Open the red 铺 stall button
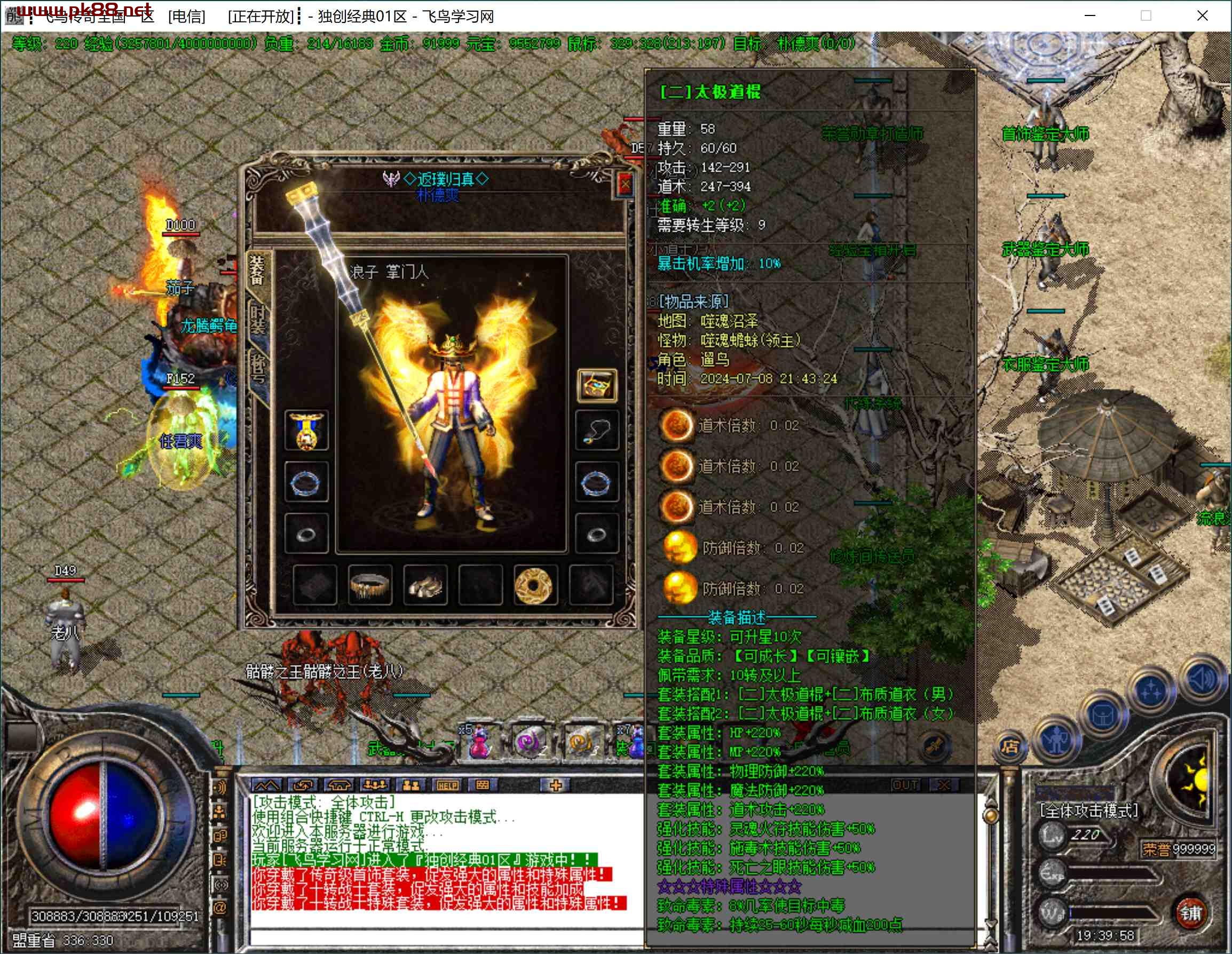1232x954 pixels. (x=1191, y=913)
